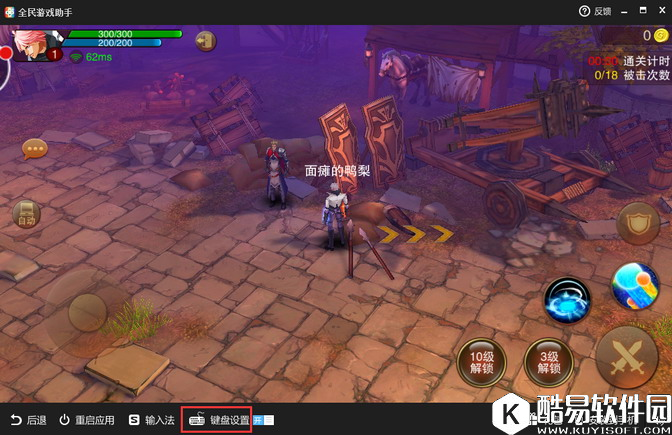Toggle the 自动 auto-battle button
Viewport: 672px width, 435px height.
(x=26, y=214)
